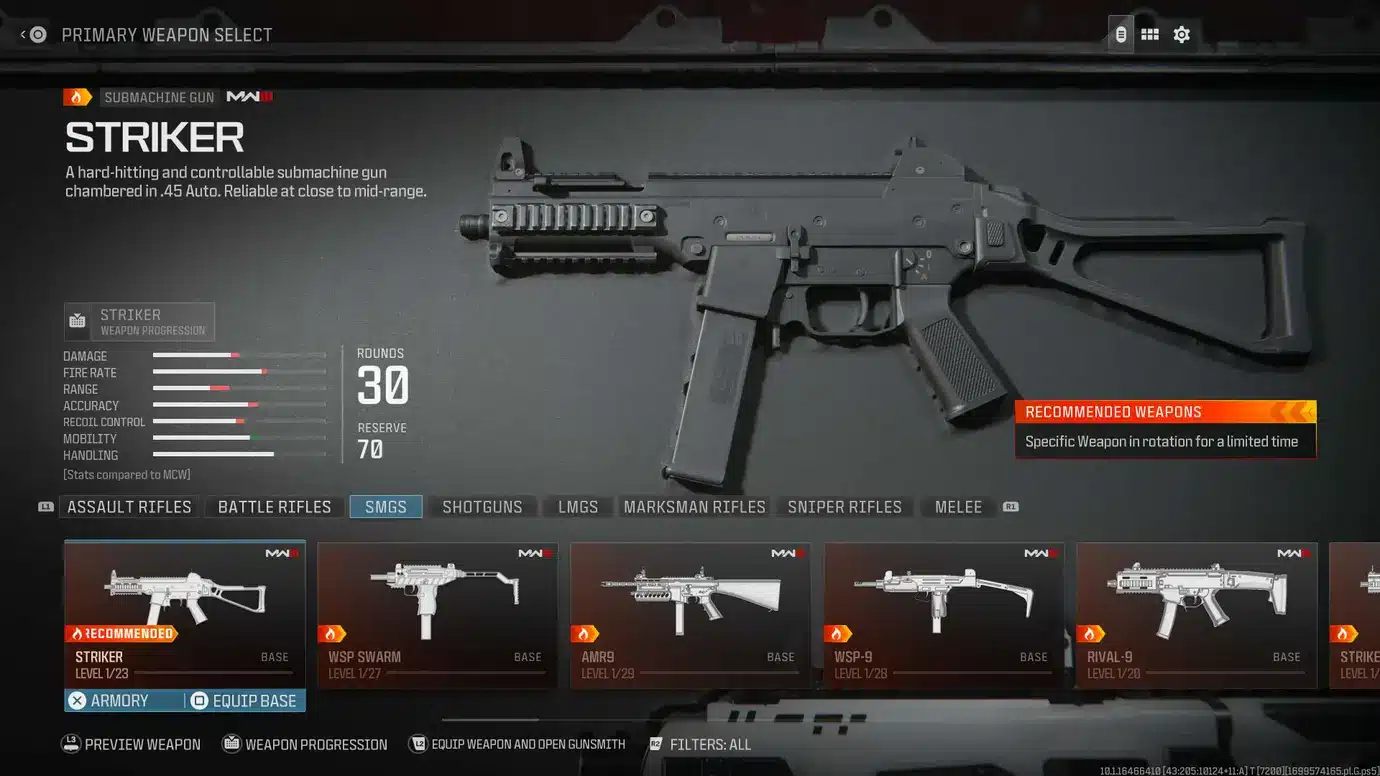Viewport: 1380px width, 776px height.
Task: Open the Marksman Rifles category
Action: click(694, 507)
